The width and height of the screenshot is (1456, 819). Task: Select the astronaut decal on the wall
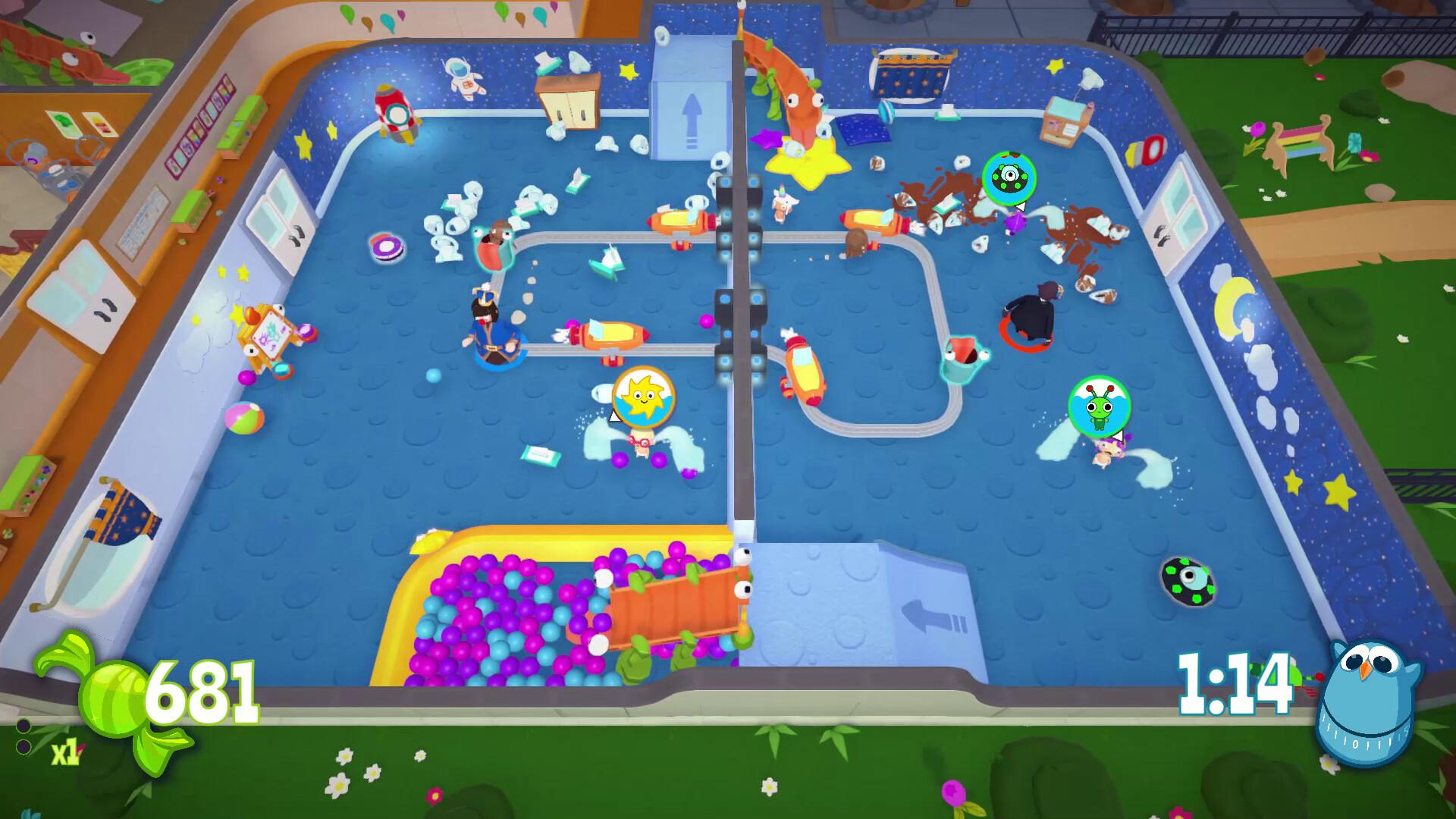464,78
